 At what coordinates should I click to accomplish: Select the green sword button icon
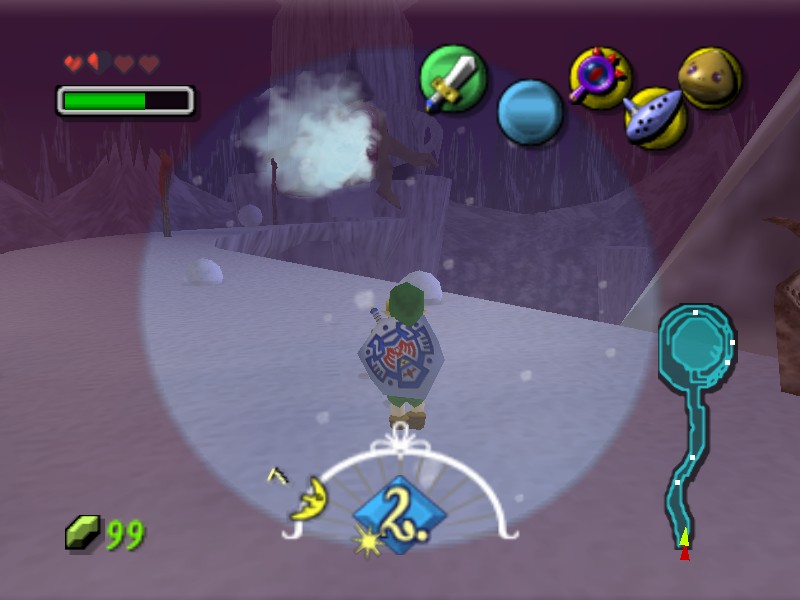453,79
